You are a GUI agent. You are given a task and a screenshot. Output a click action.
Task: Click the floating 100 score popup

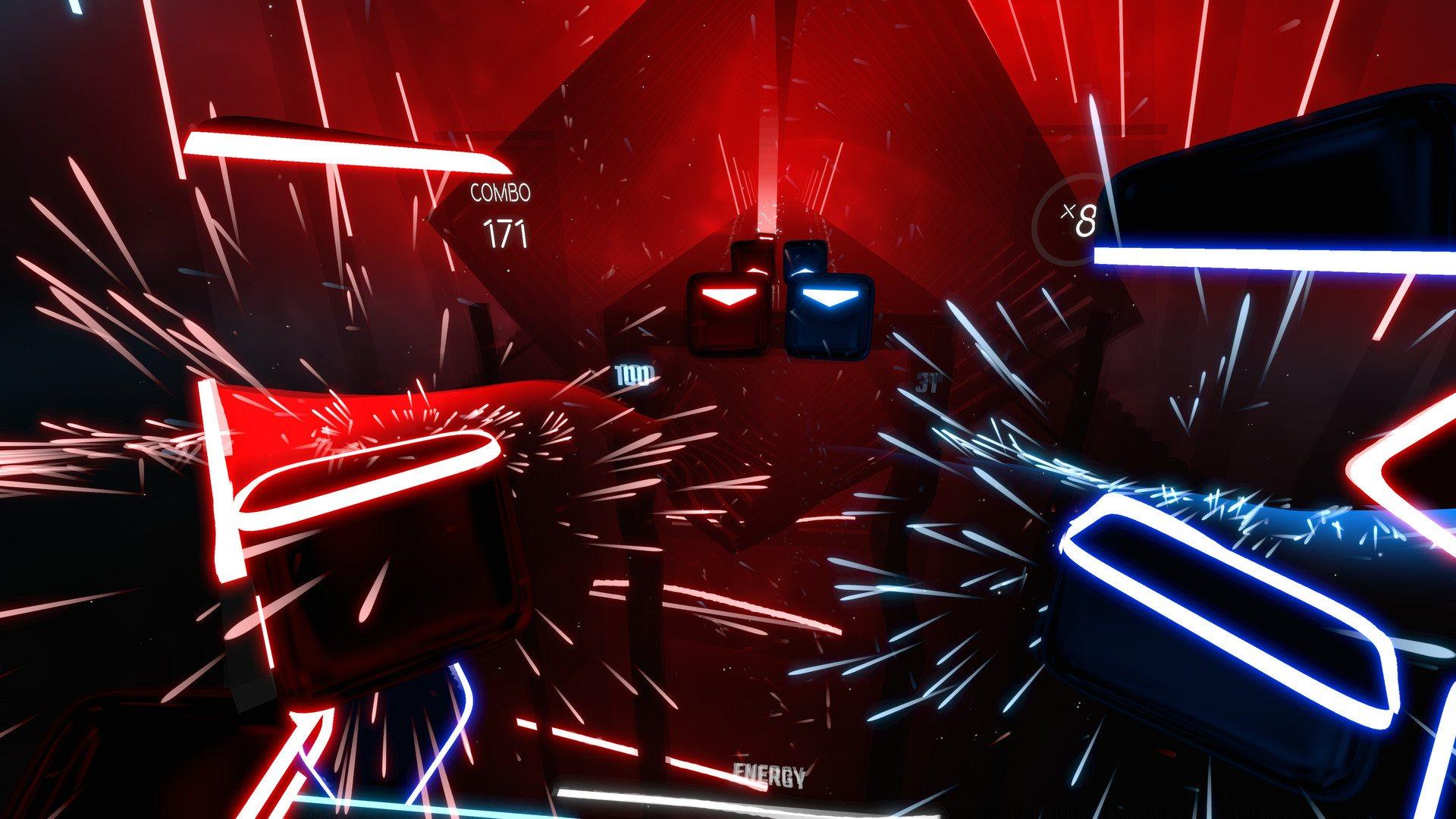point(635,374)
